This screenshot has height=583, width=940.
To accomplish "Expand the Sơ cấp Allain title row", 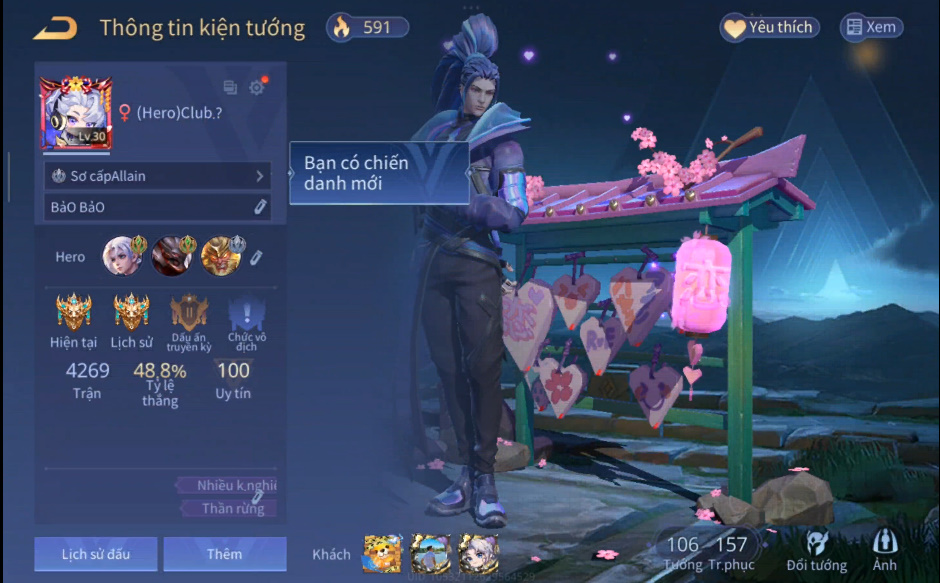I will 158,176.
